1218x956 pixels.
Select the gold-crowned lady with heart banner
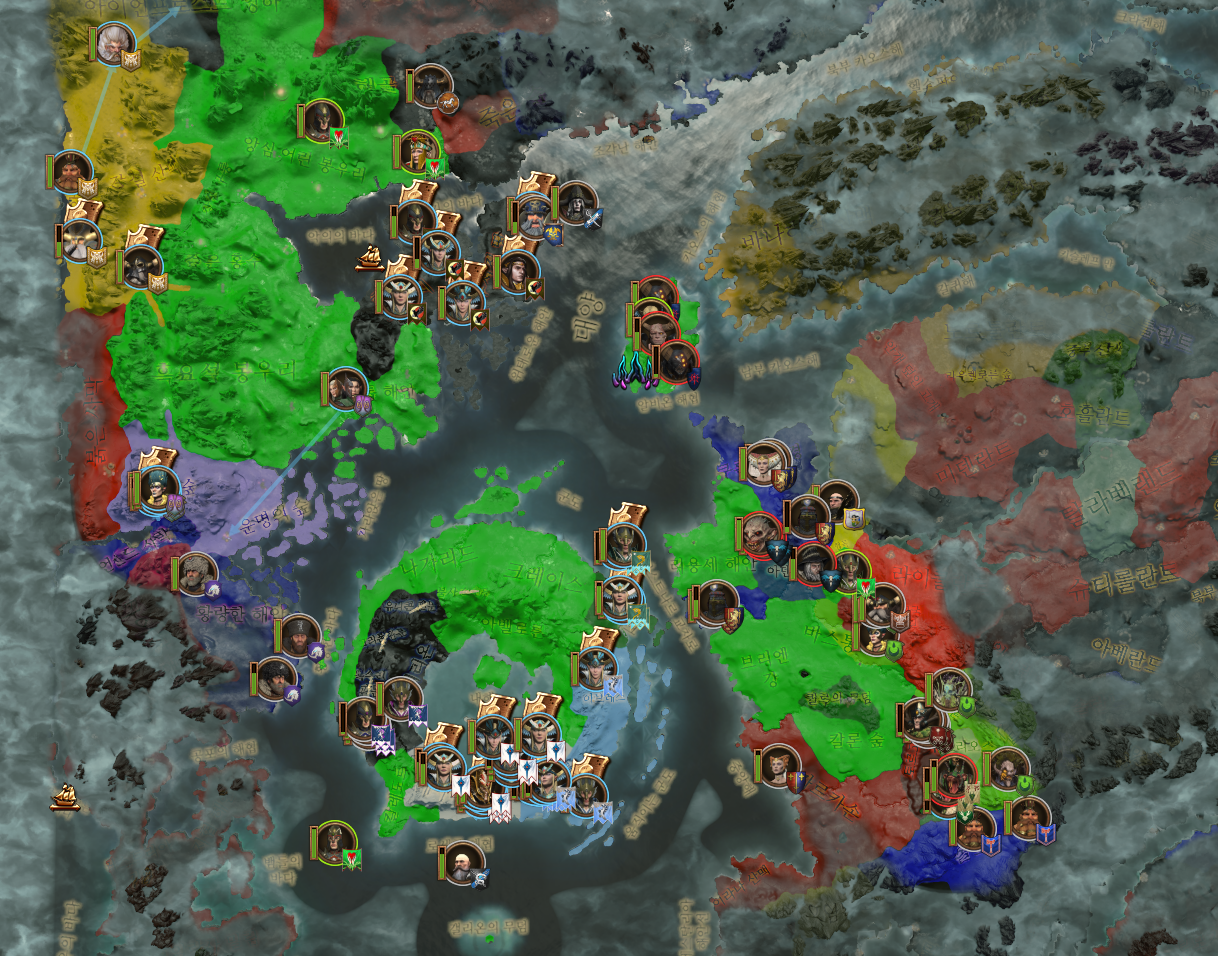[419, 150]
